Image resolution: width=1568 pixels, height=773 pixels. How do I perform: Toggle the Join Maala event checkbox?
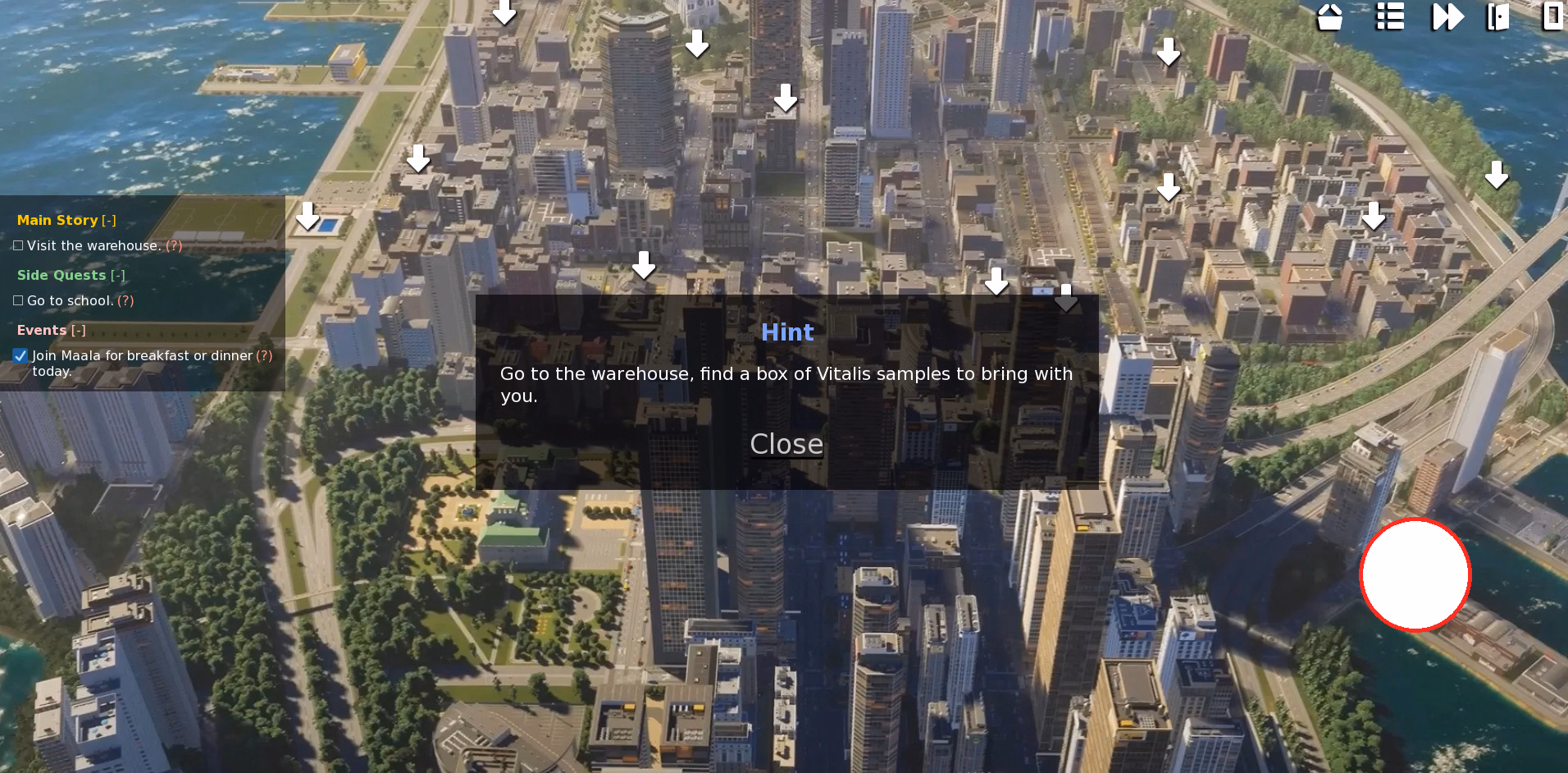click(x=21, y=356)
